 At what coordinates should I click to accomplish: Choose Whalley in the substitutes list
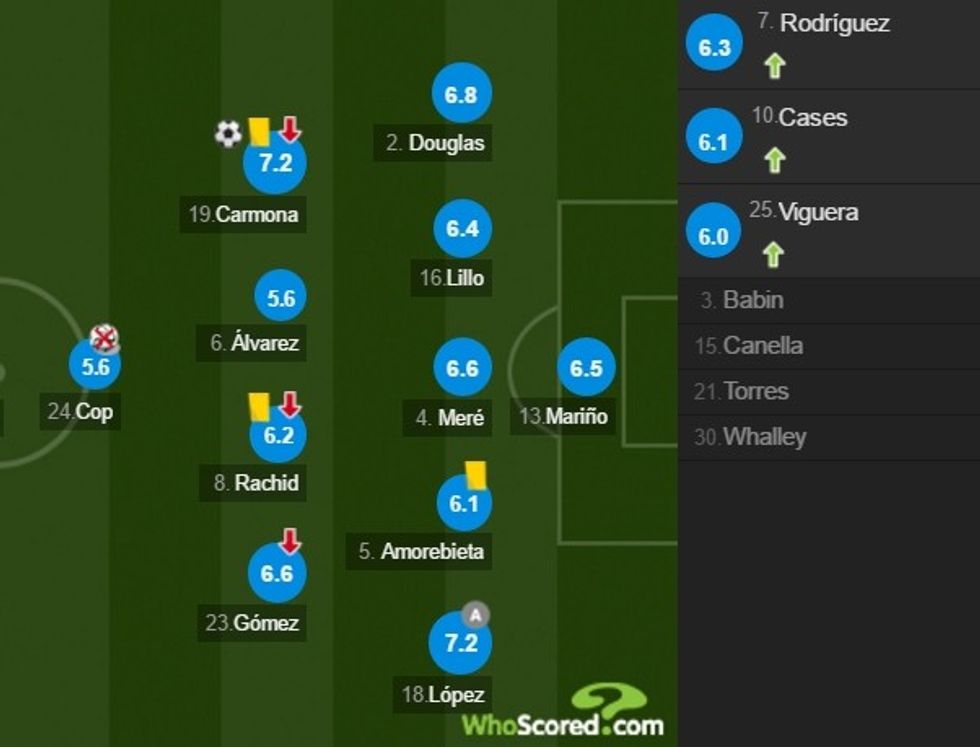828,438
